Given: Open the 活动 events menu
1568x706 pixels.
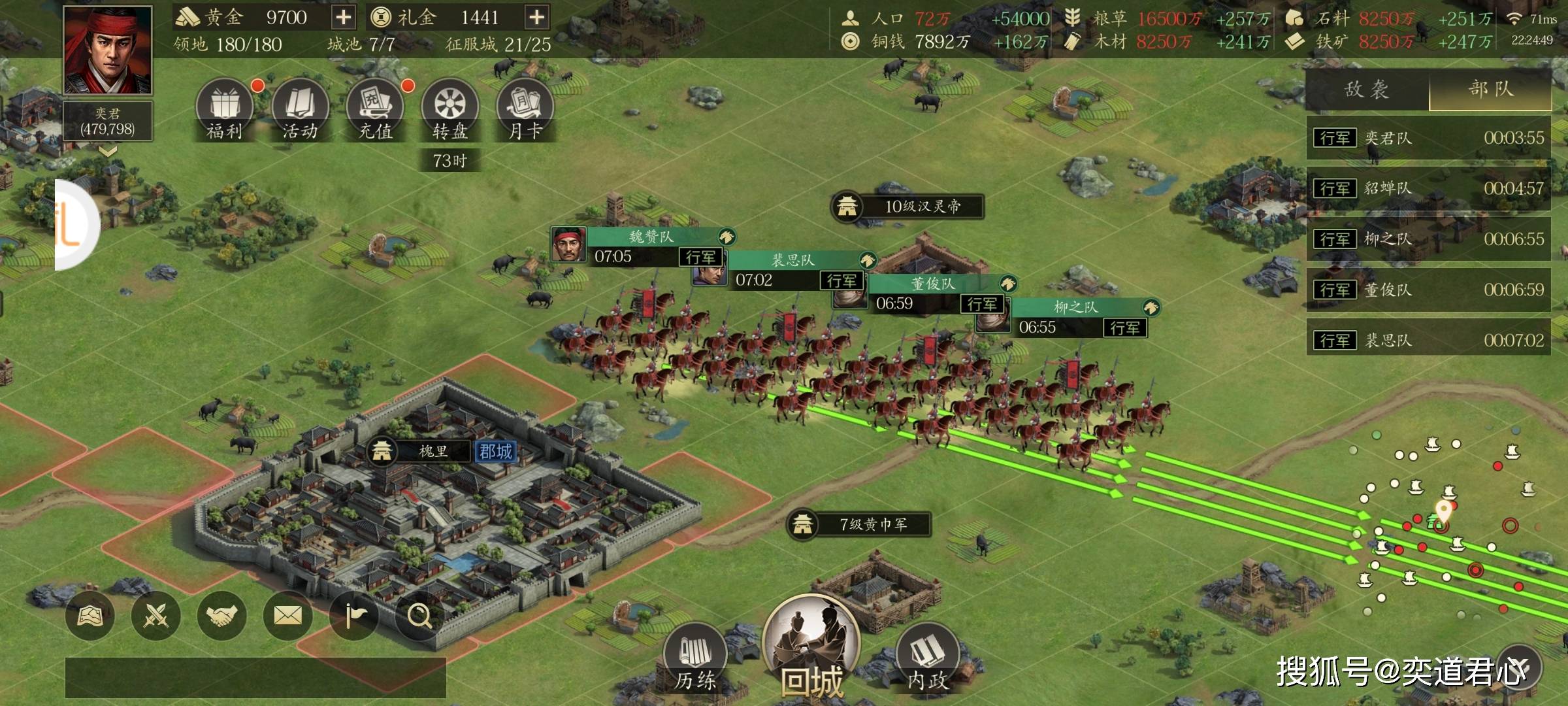Looking at the screenshot, I should (300, 110).
